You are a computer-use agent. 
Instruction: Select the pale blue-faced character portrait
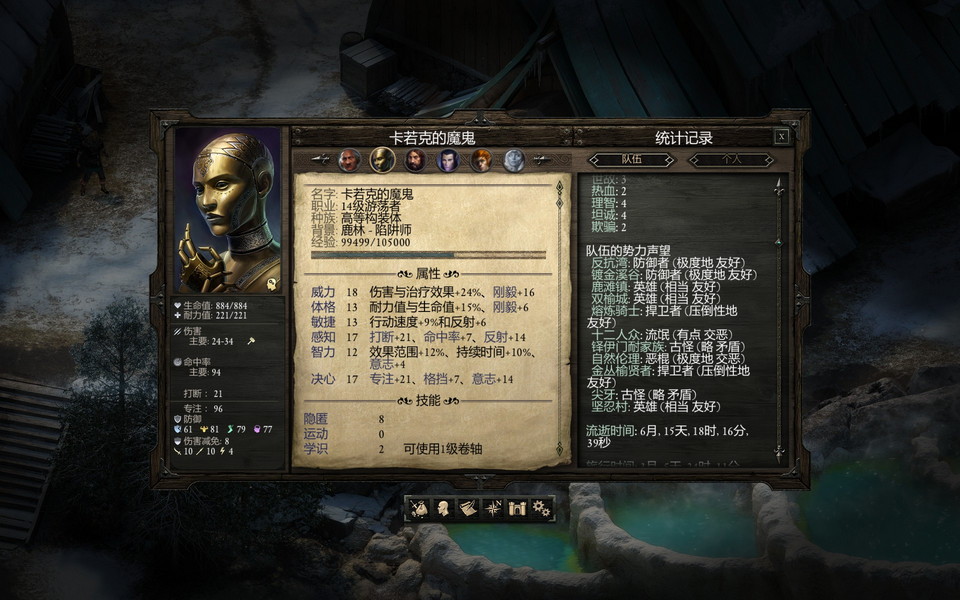514,160
